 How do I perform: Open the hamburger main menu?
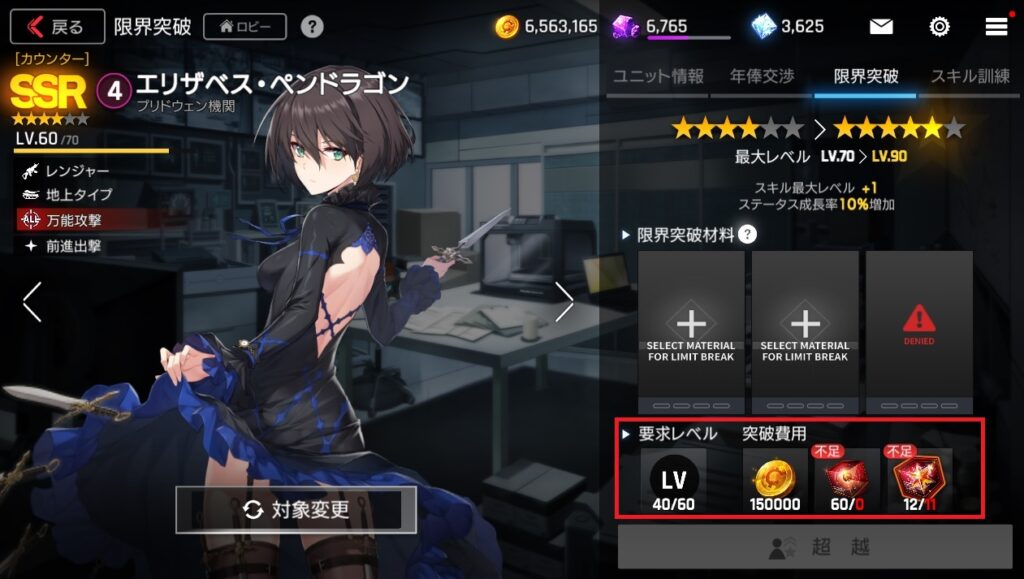[996, 26]
